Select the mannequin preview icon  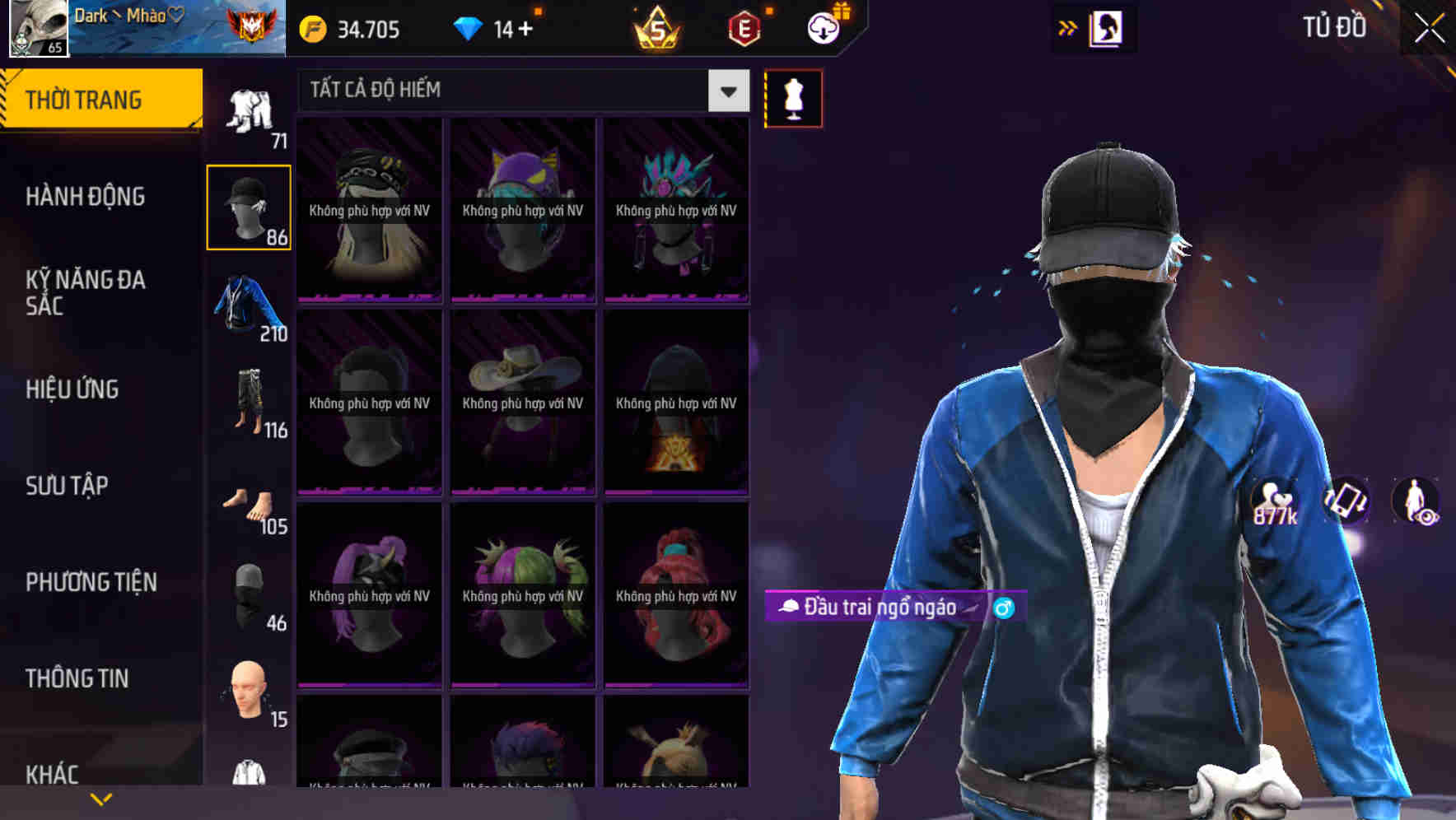click(x=793, y=97)
